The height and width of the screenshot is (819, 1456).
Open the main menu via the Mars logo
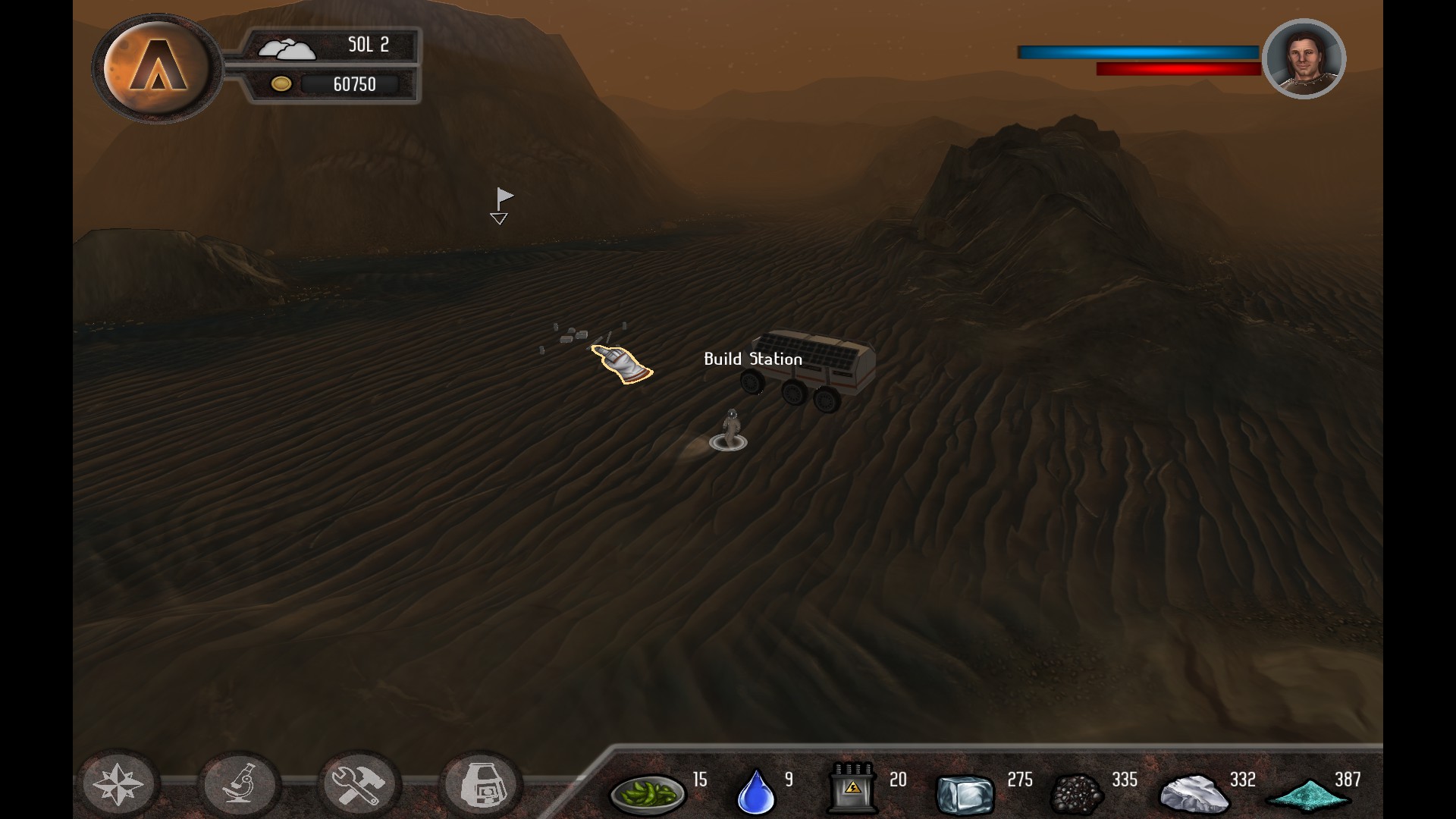coord(157,67)
